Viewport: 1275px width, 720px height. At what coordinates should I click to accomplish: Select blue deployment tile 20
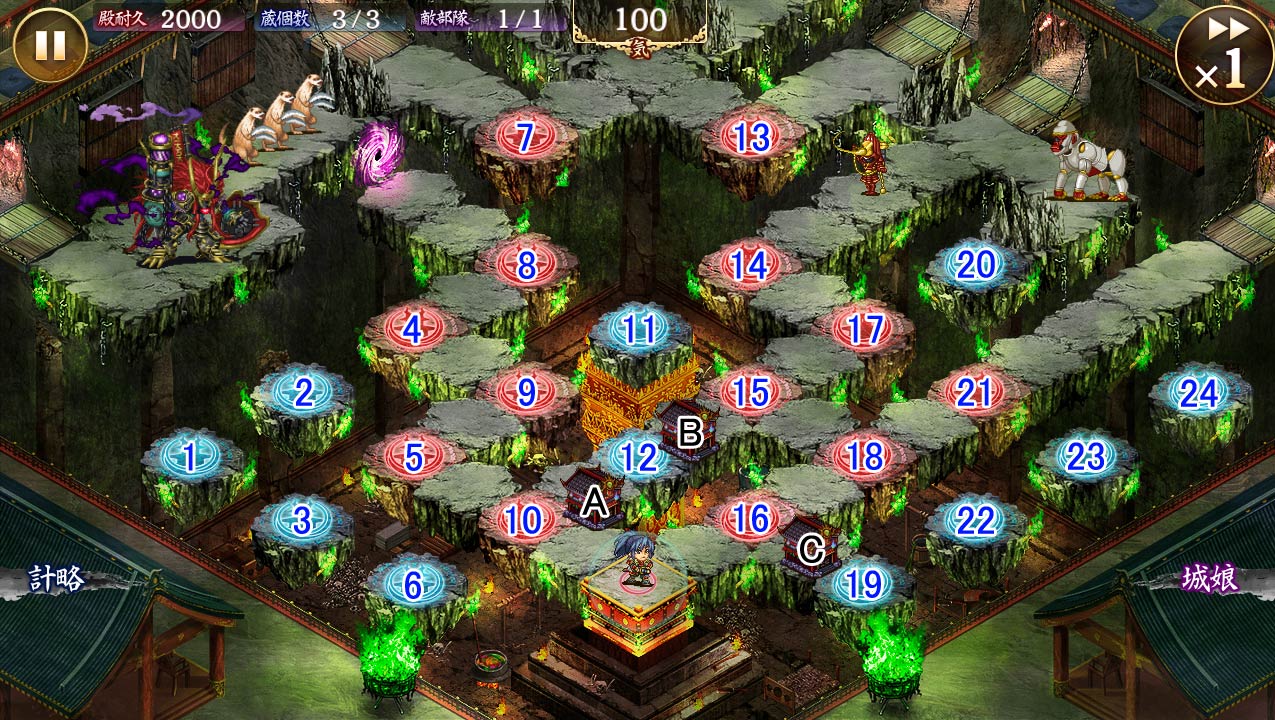point(976,265)
